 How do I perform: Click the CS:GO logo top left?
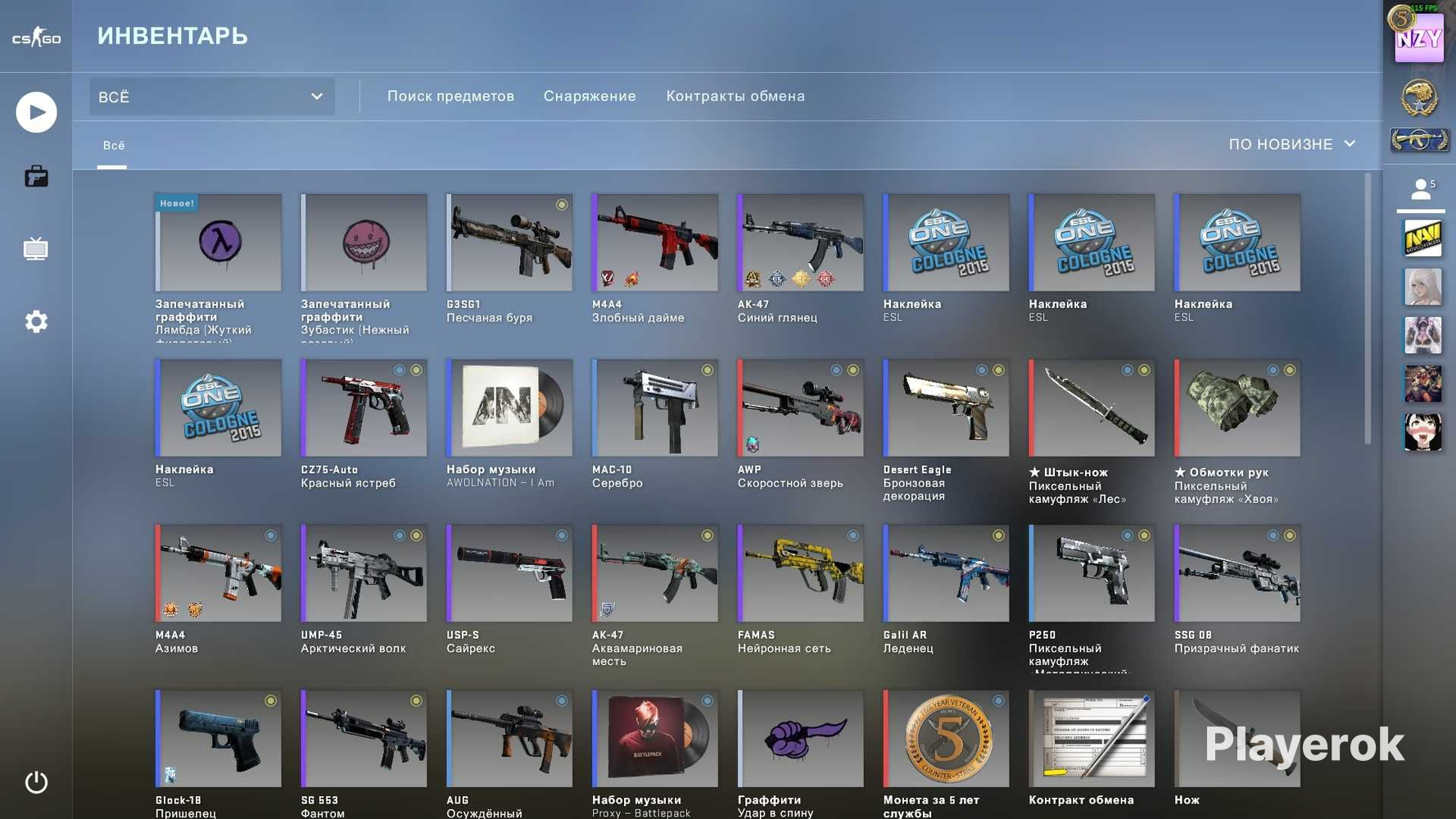pyautogui.click(x=36, y=35)
